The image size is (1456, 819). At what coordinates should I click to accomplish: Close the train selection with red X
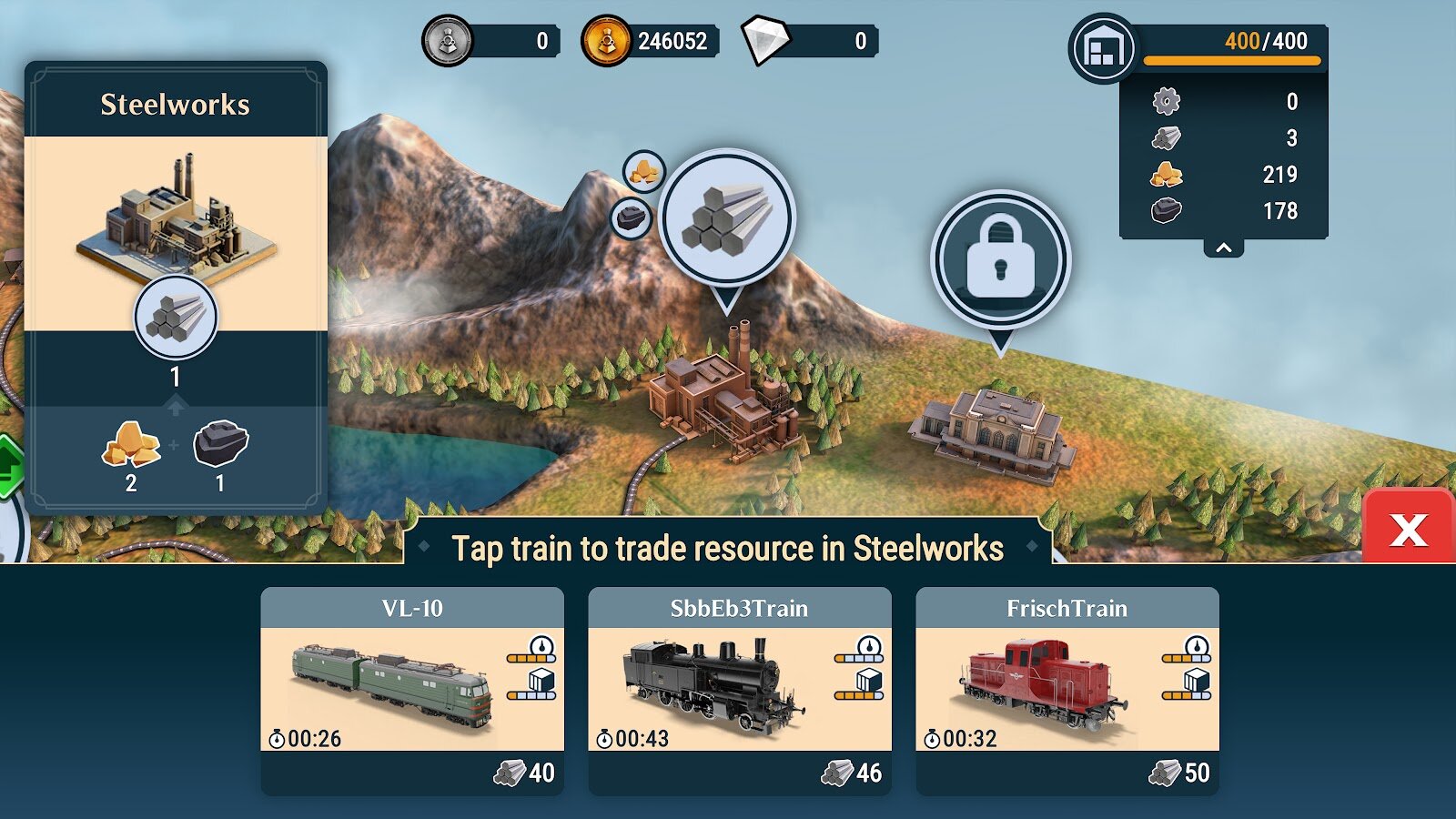(1408, 529)
